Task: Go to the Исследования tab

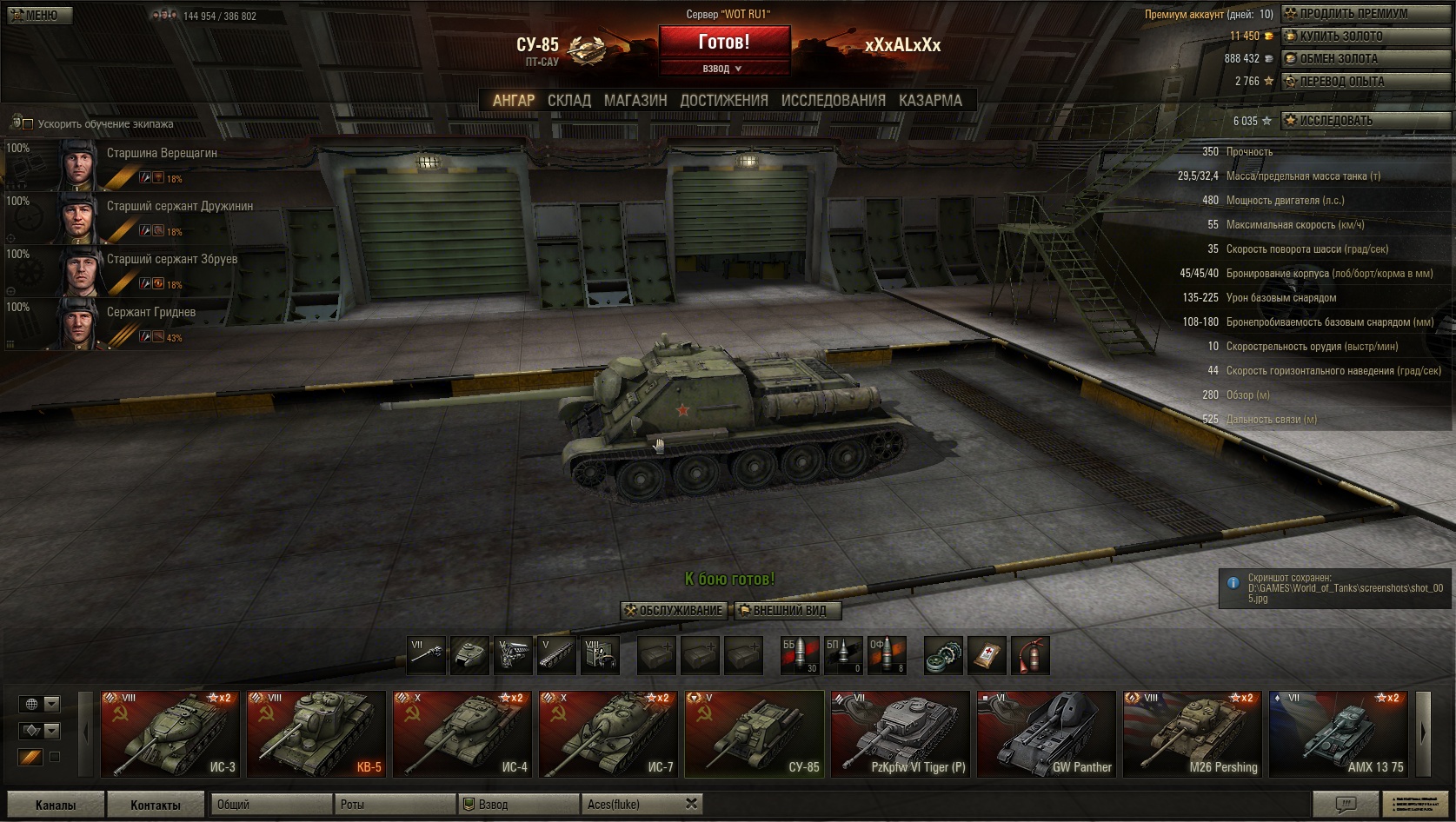Action: pyautogui.click(x=833, y=100)
